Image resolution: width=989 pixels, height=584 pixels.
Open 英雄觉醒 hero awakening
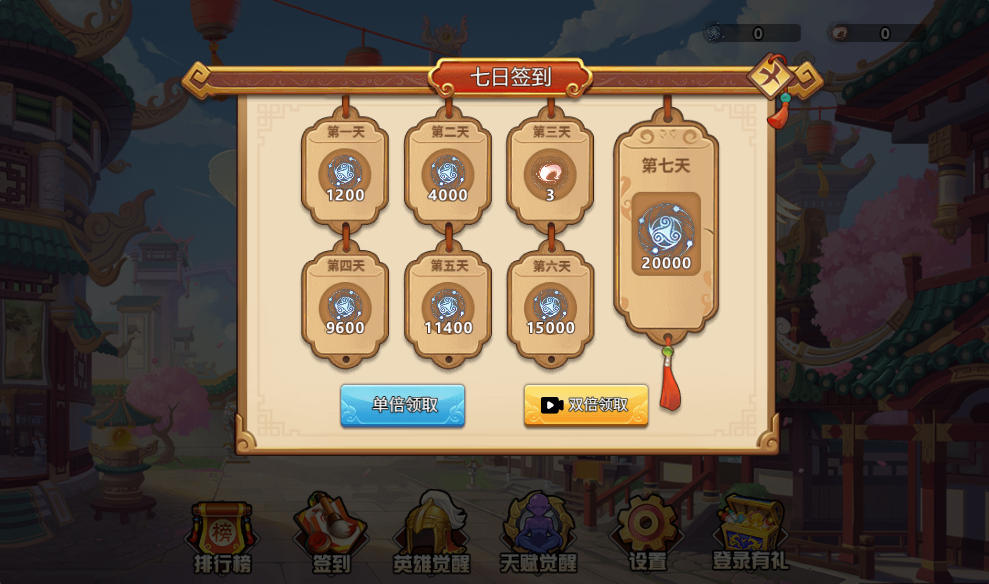(x=433, y=535)
